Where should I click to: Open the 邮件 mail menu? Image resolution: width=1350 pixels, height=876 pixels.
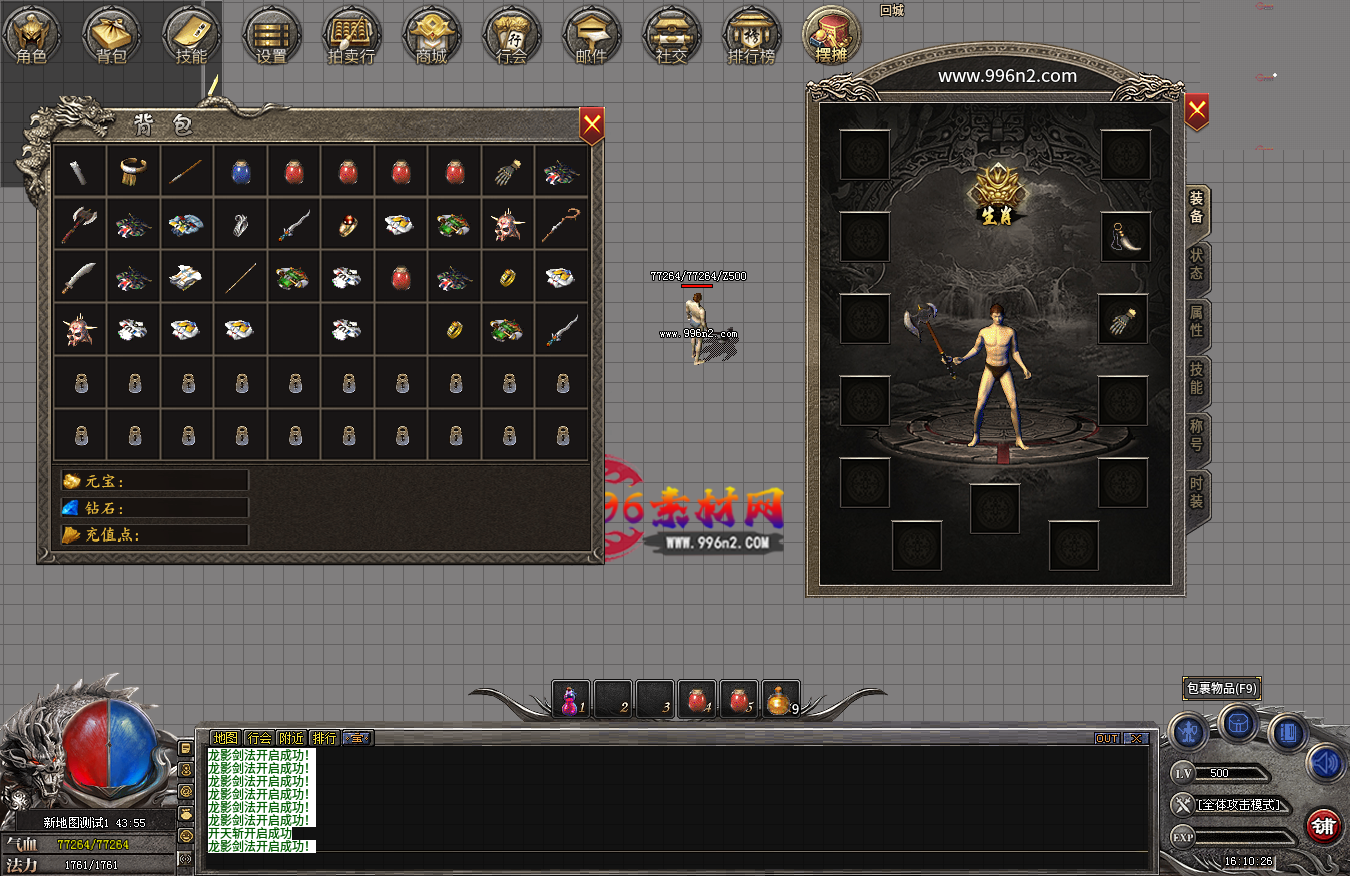click(591, 36)
